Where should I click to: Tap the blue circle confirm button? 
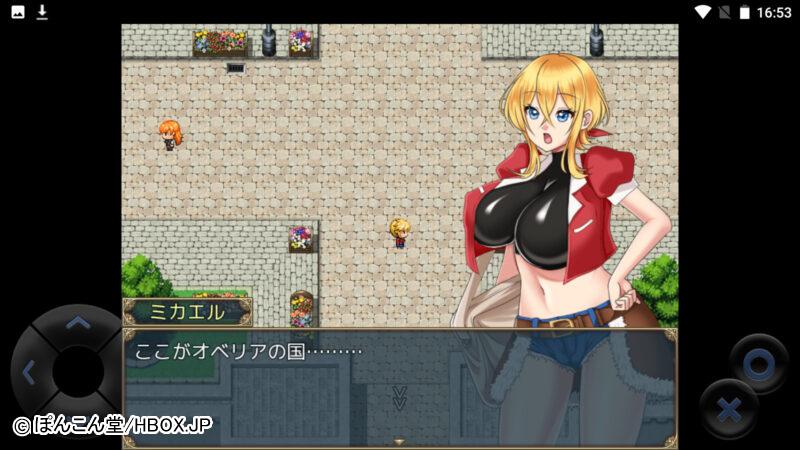coord(757,364)
